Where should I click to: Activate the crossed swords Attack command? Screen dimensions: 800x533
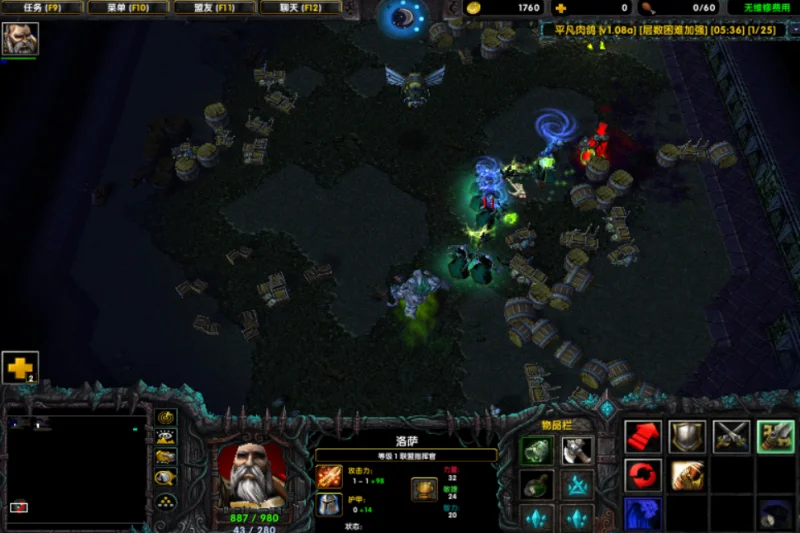731,436
